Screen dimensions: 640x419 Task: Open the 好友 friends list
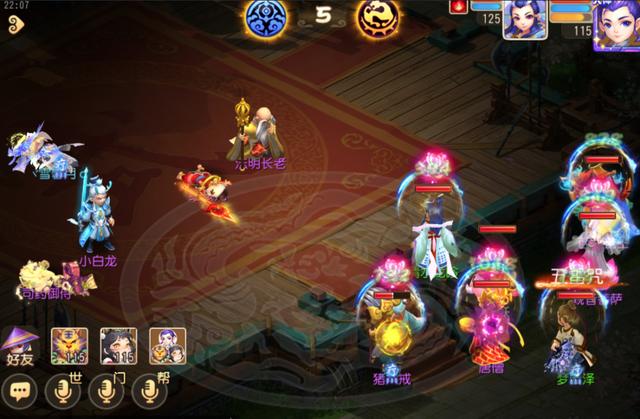20,345
